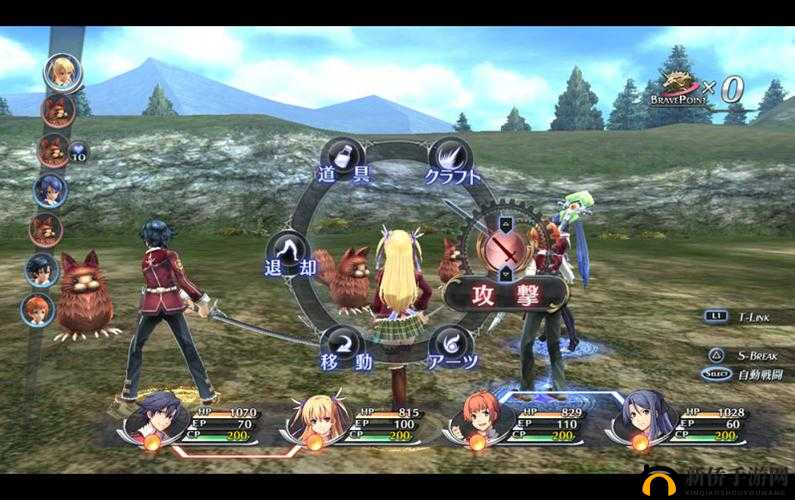
Task: Click the blonde girl's turn order portrait
Action: point(63,71)
